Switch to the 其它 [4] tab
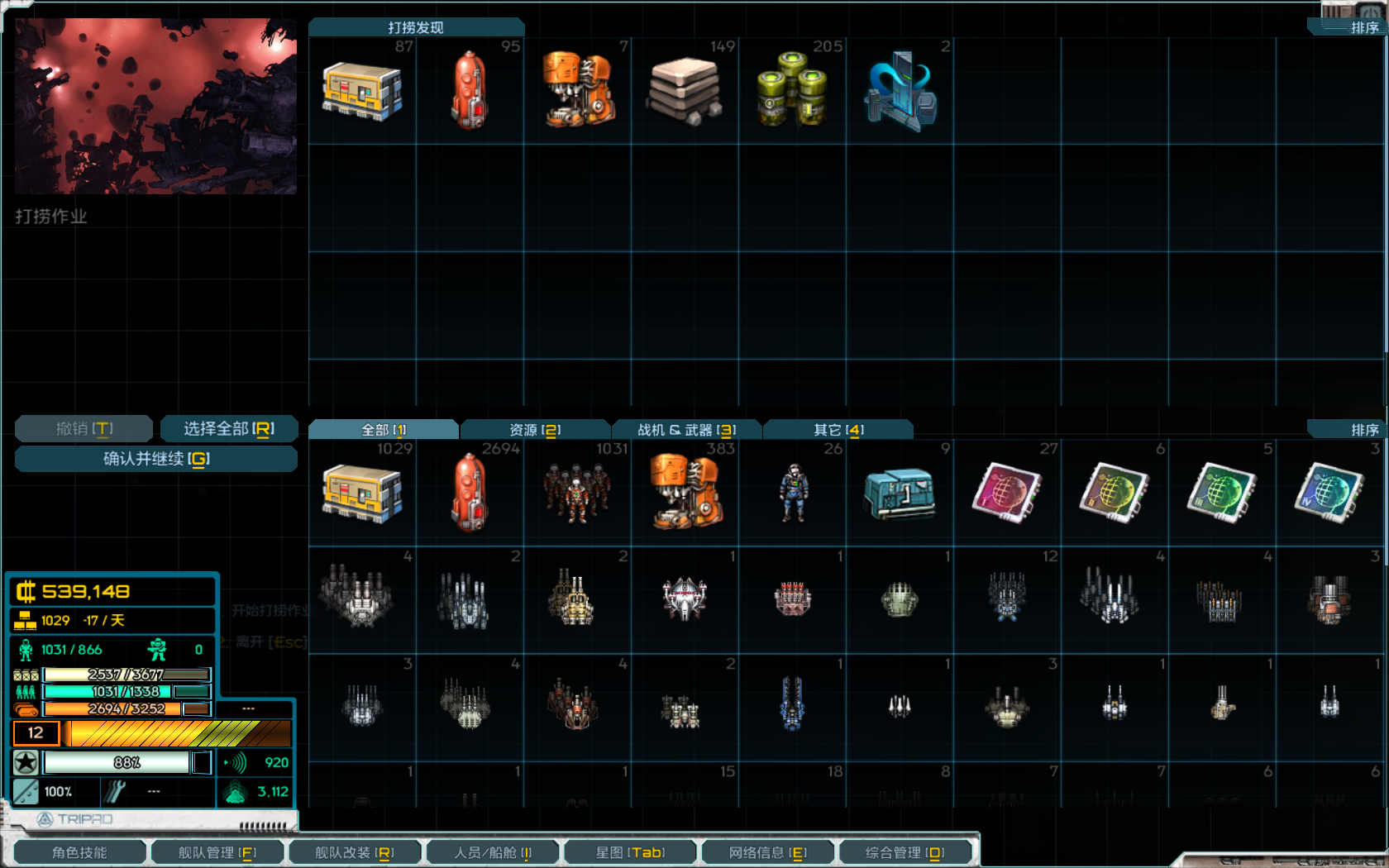The height and width of the screenshot is (868, 1389). [838, 429]
